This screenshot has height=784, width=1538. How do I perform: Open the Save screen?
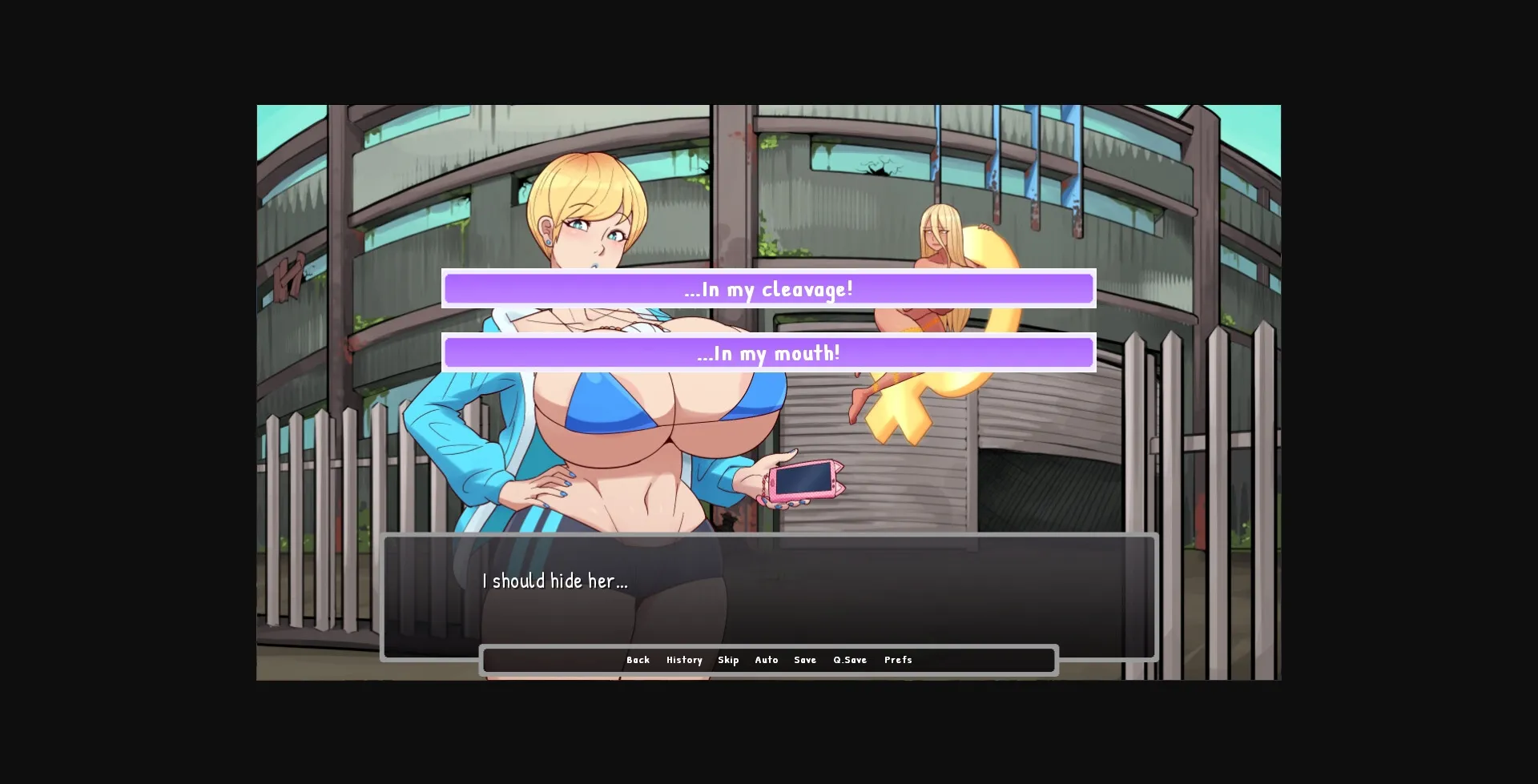pyautogui.click(x=805, y=660)
